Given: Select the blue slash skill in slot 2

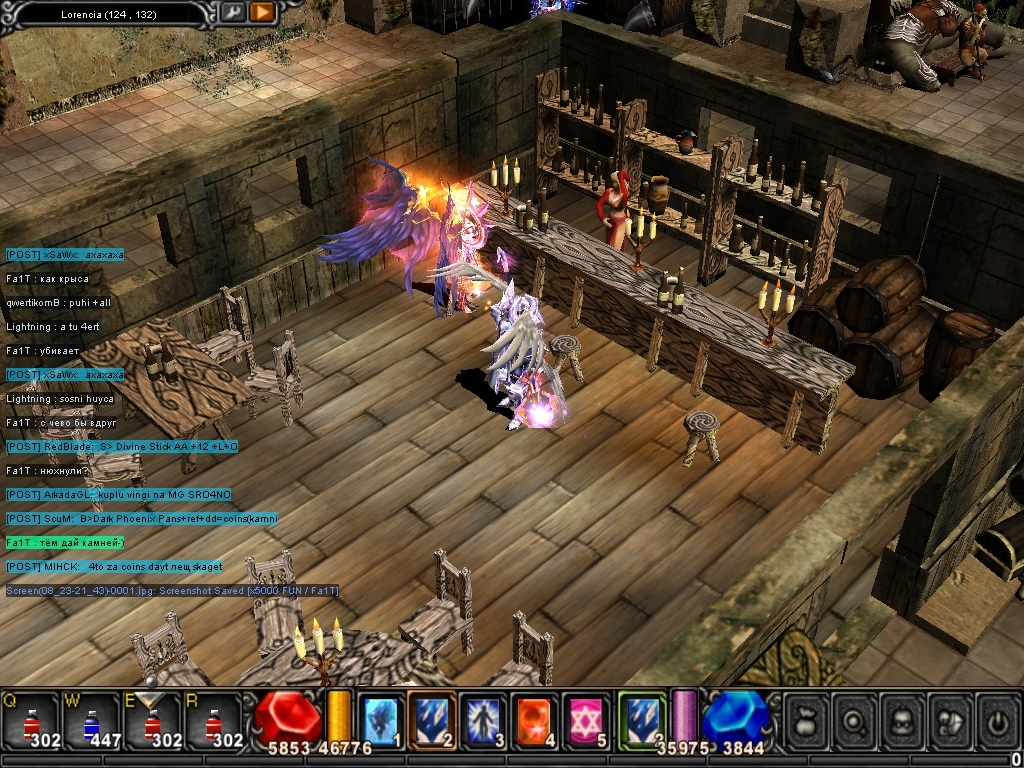Looking at the screenshot, I should pyautogui.click(x=433, y=720).
